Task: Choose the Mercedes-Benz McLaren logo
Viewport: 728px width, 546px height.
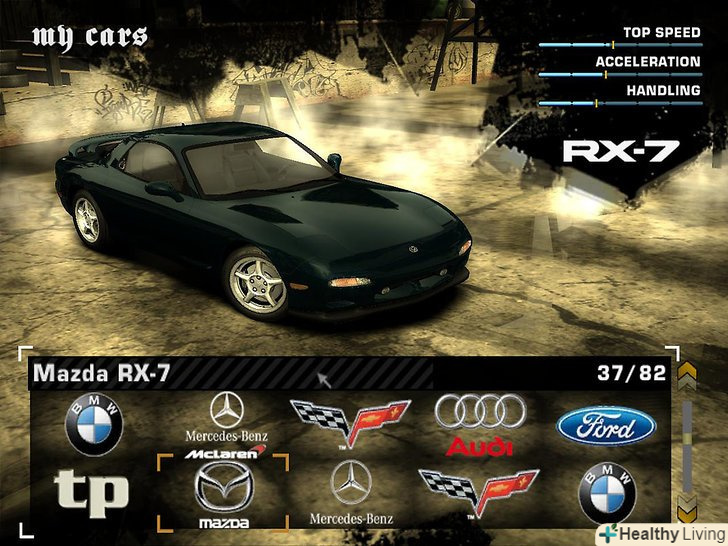Action: [x=227, y=425]
